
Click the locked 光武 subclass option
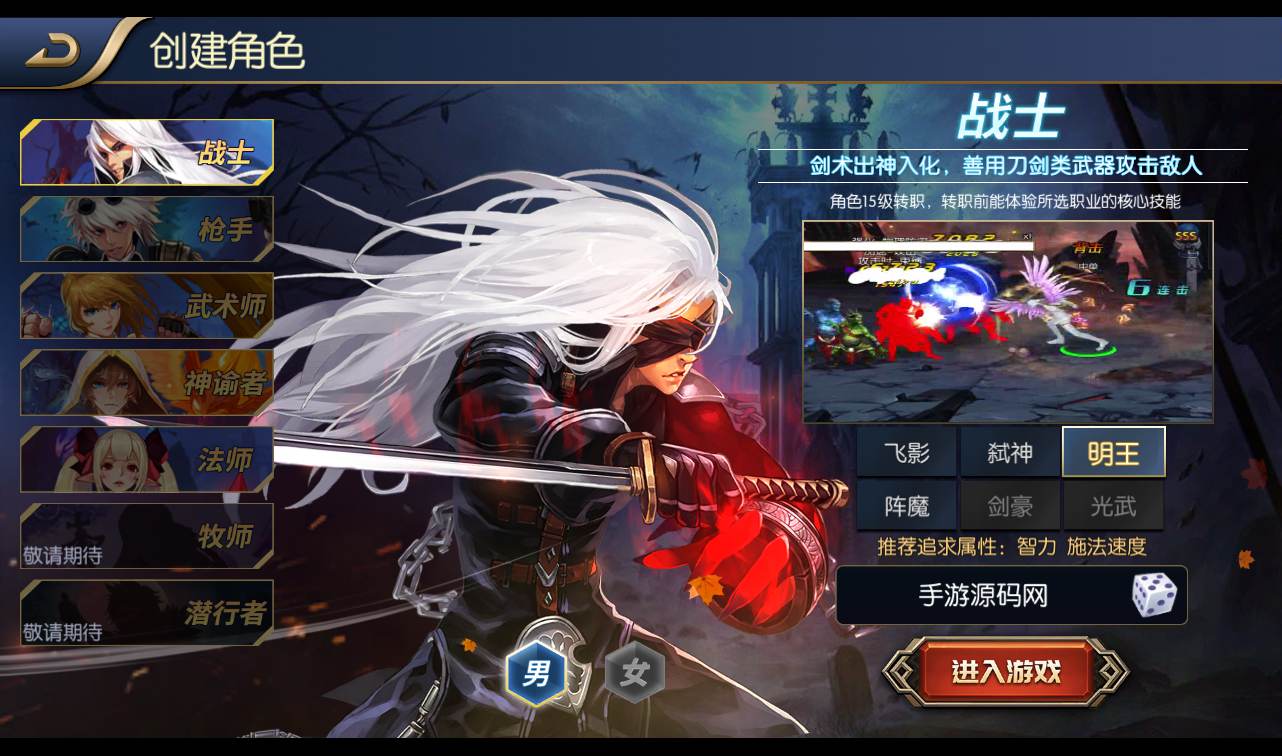pos(1114,505)
